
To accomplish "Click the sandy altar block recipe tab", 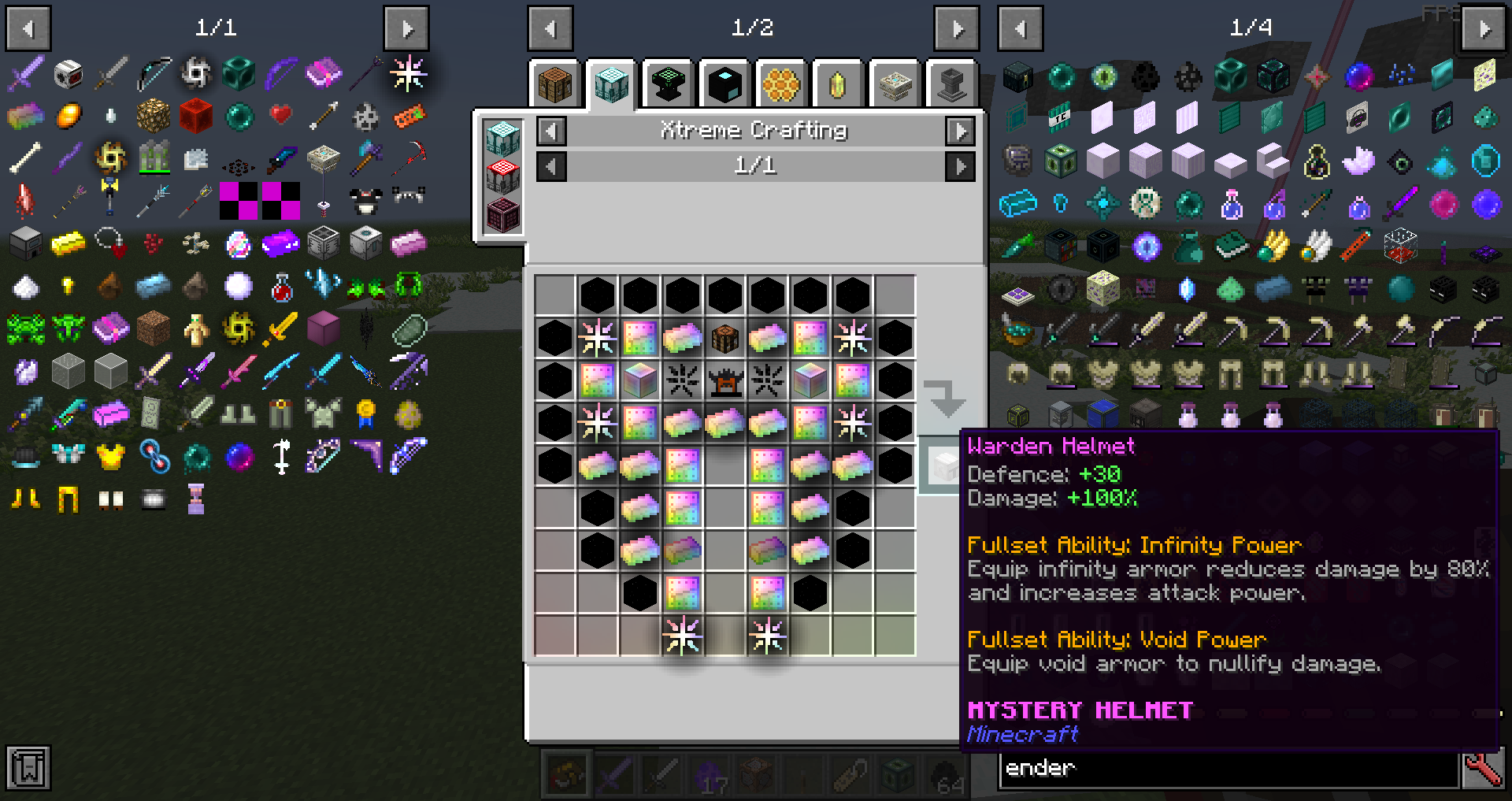I will [x=894, y=83].
